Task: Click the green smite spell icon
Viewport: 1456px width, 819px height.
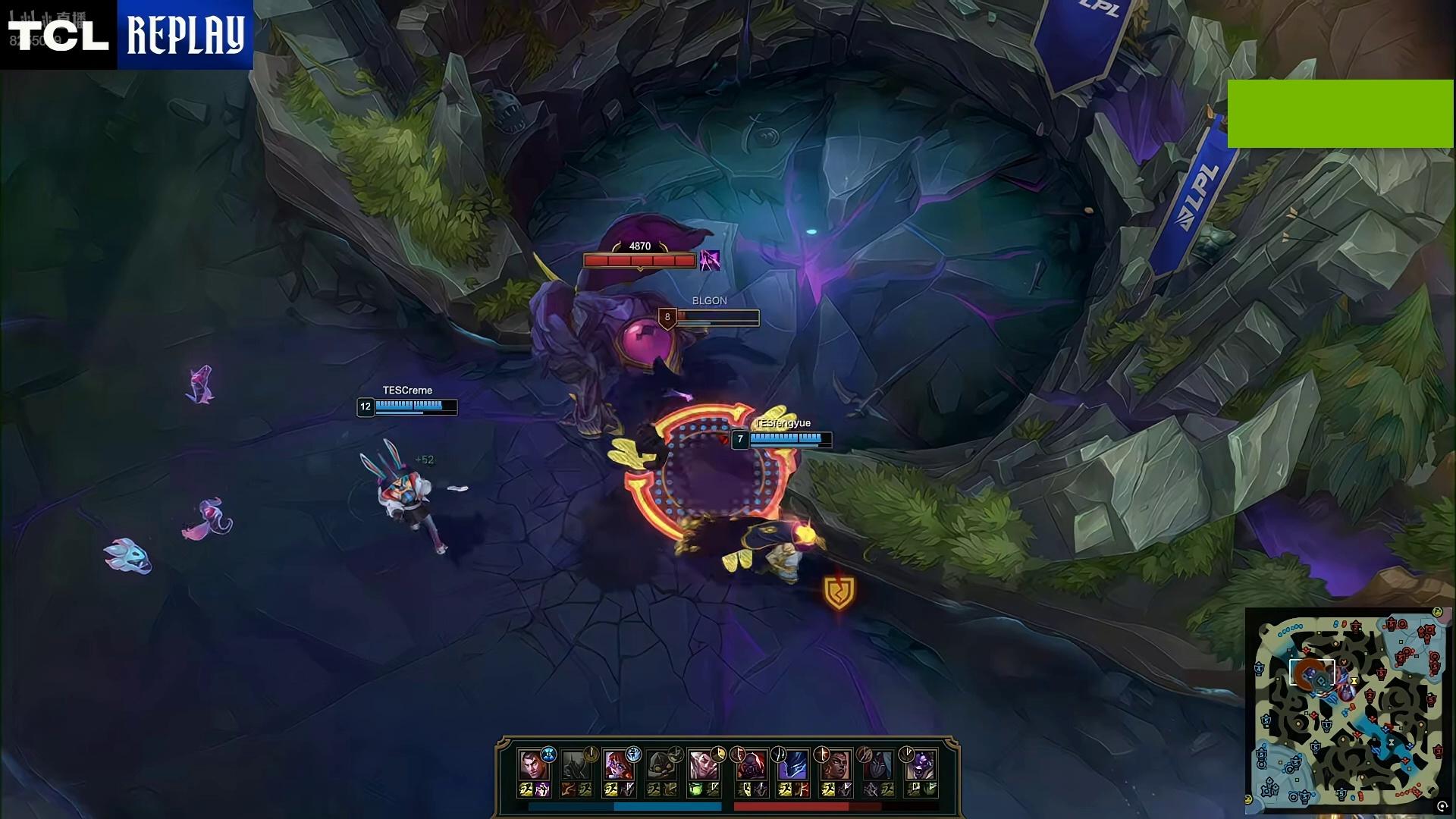Action: pos(696,790)
